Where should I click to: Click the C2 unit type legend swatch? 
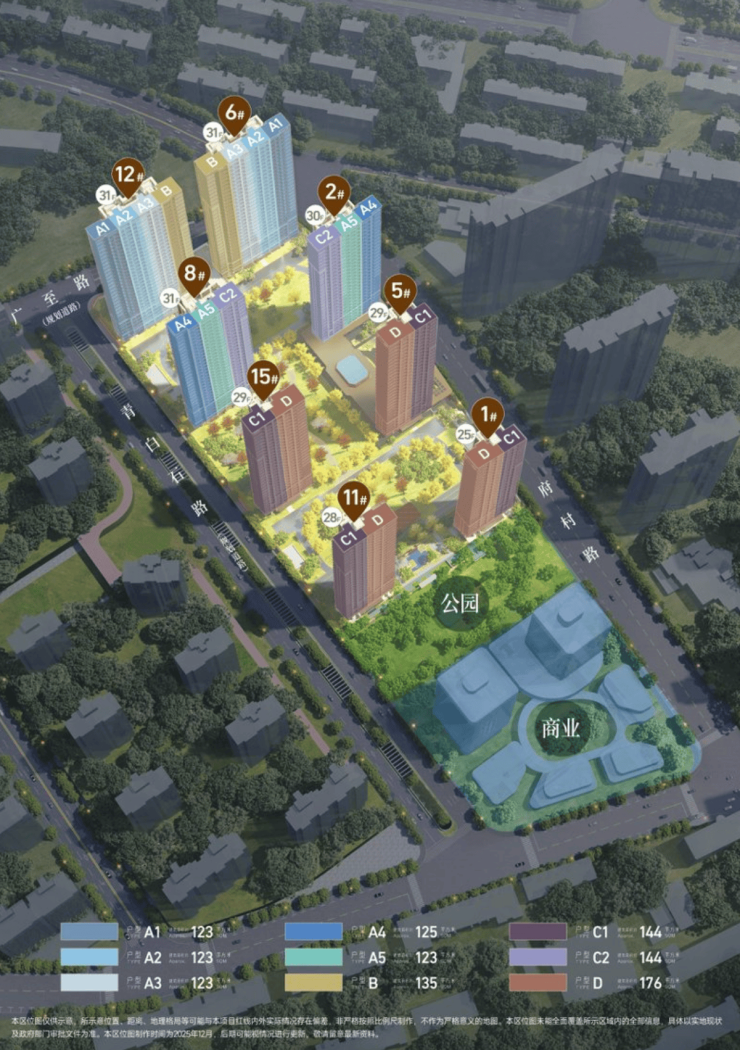point(538,957)
